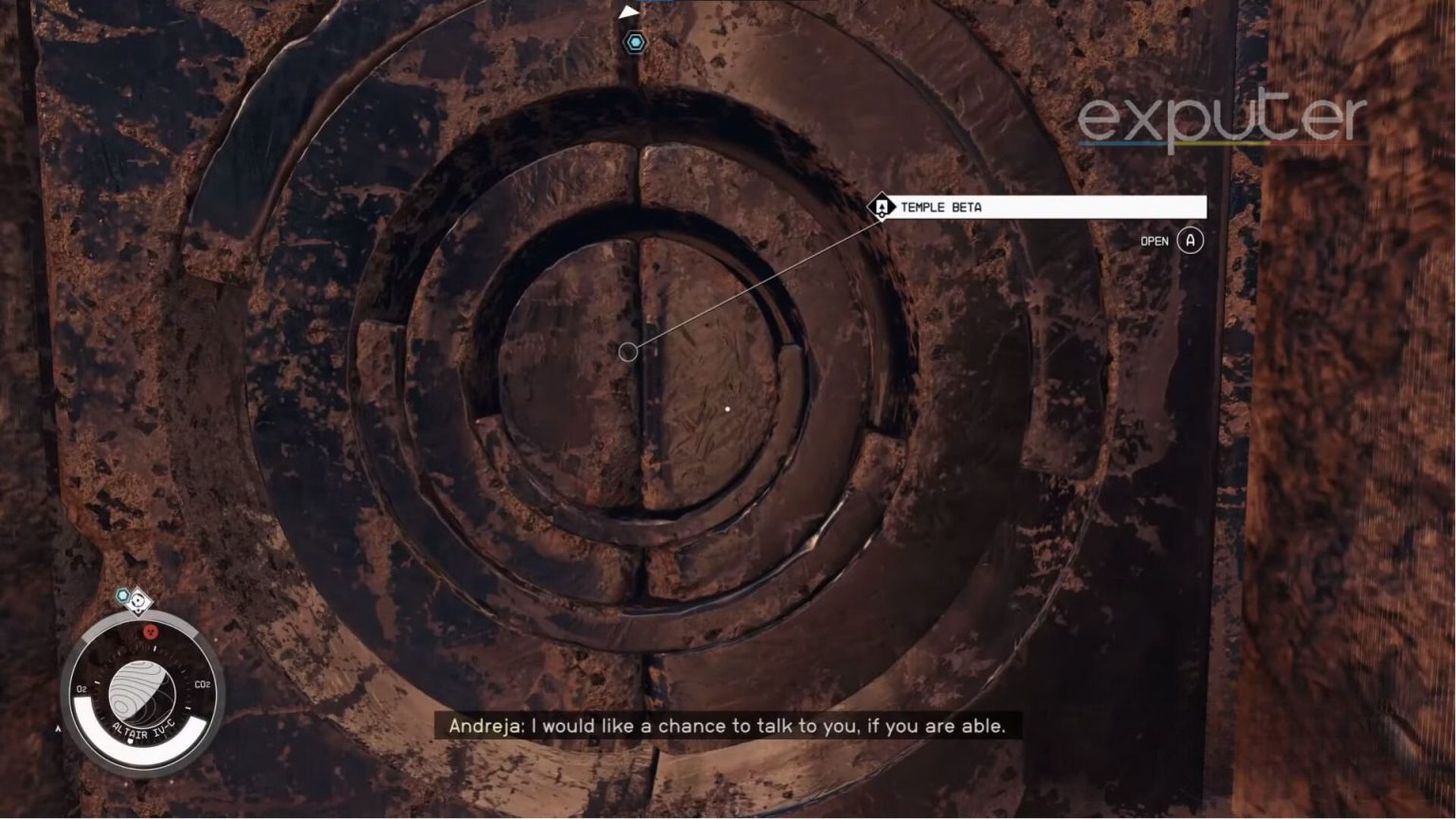1456x819 pixels.
Task: Click the exputer watermark logo
Action: click(x=1221, y=116)
